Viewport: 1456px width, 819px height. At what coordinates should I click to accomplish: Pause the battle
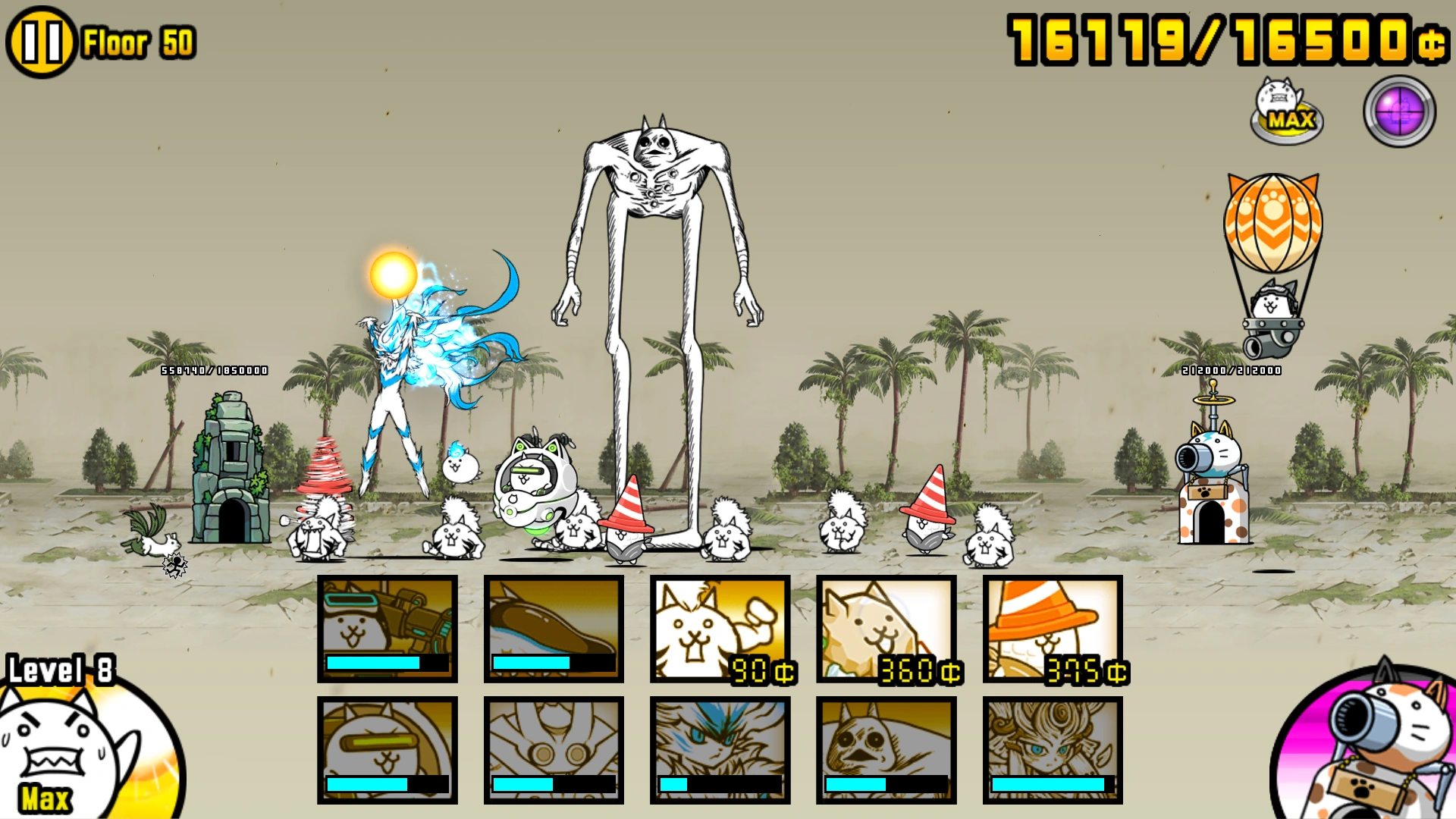point(43,42)
